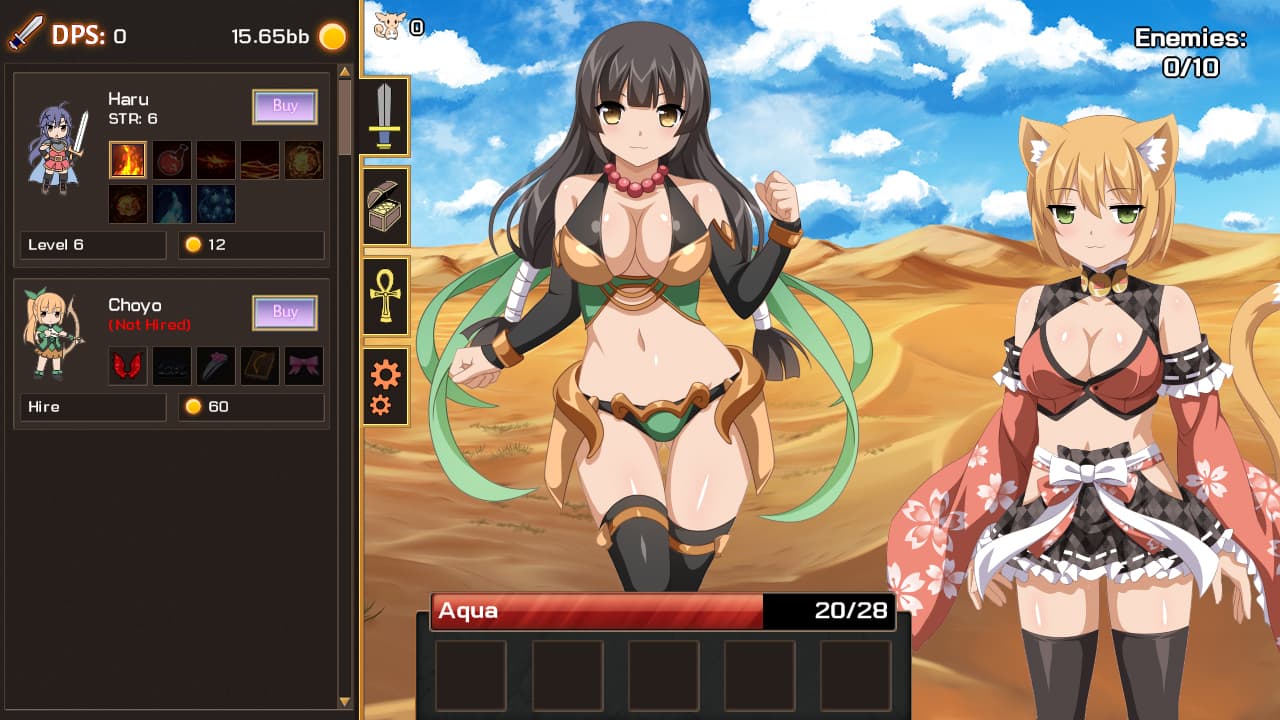The height and width of the screenshot is (720, 1280).
Task: Switch to the sword combat tab
Action: tap(385, 114)
